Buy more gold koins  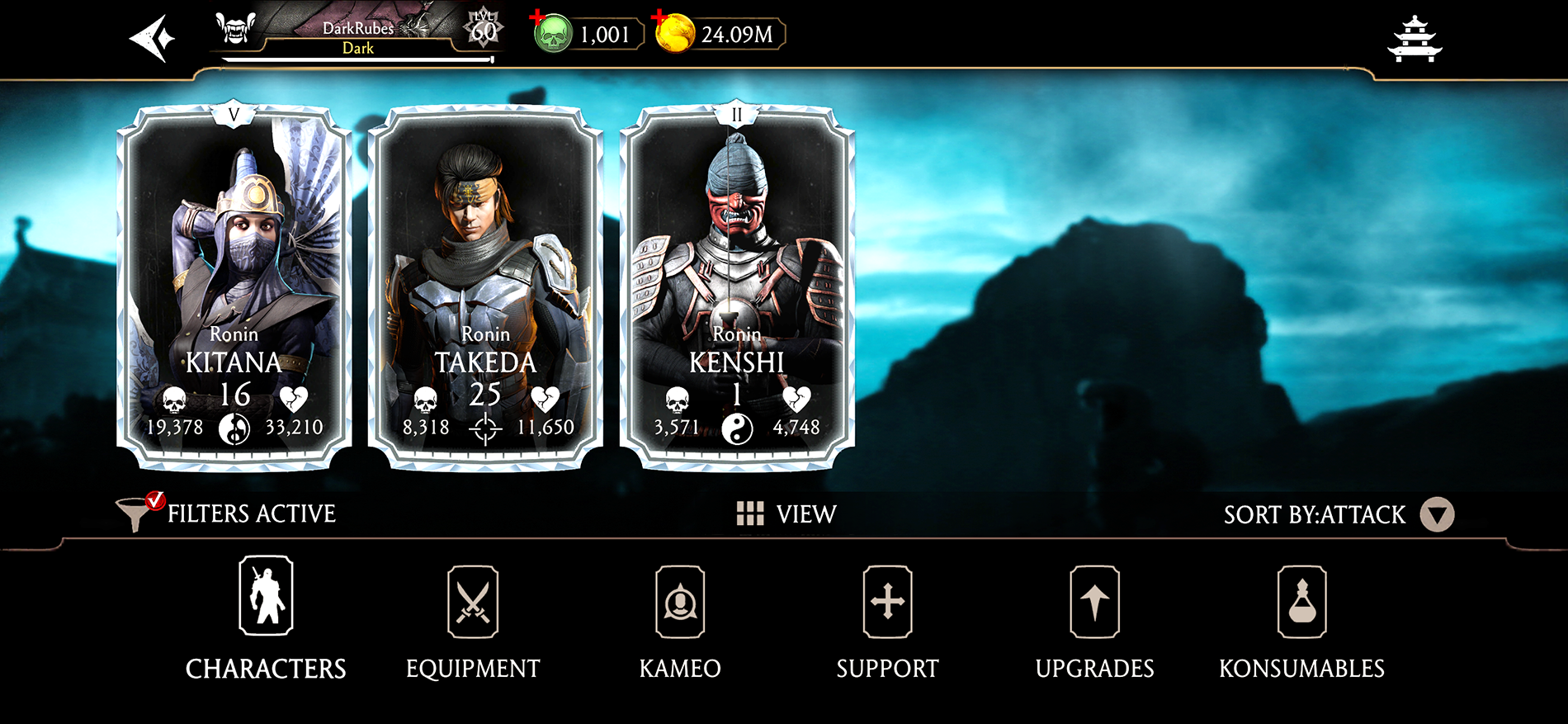[x=672, y=33]
